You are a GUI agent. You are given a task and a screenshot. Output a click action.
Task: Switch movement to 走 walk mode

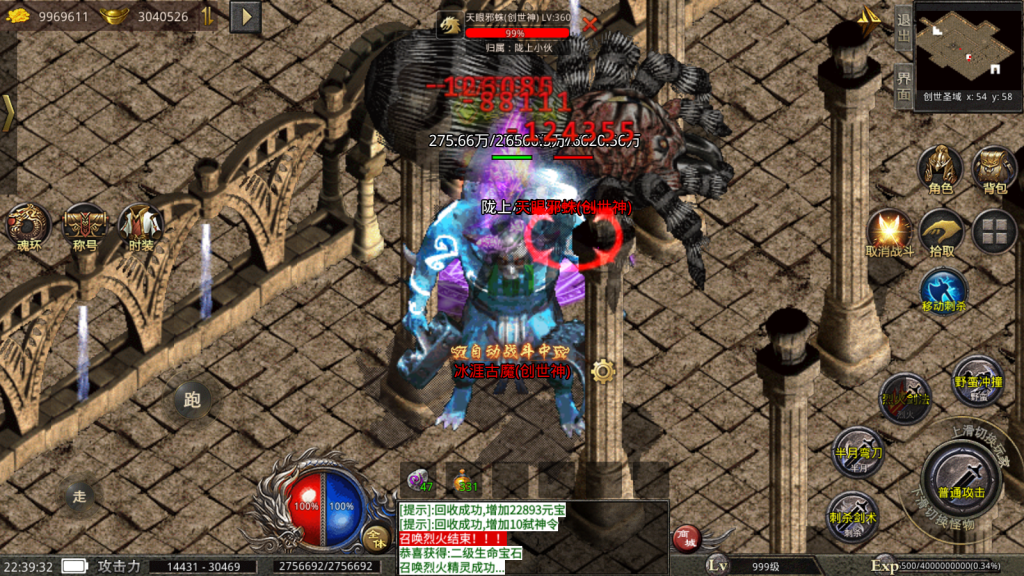coord(79,494)
